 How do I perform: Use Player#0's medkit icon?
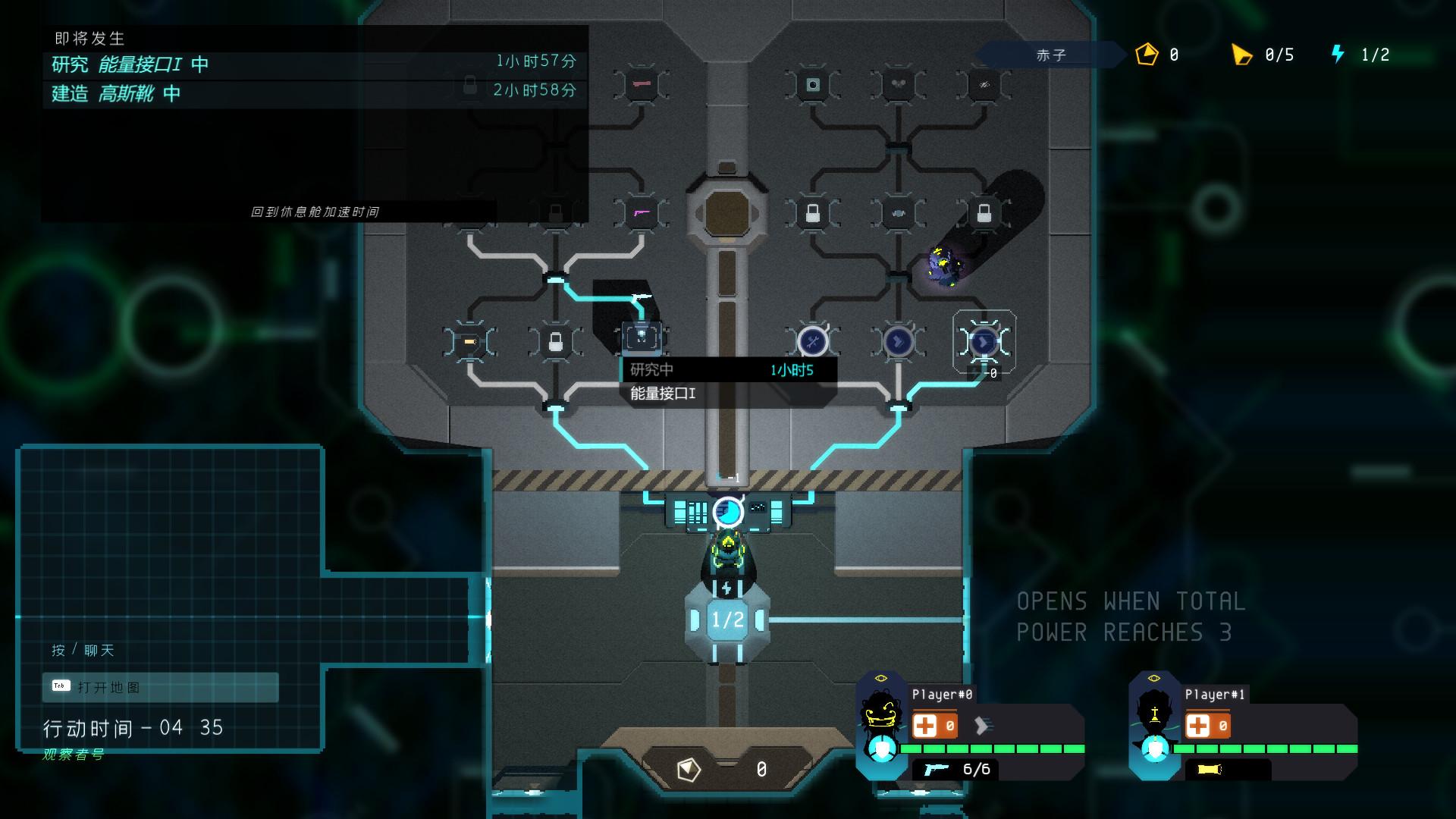[925, 726]
